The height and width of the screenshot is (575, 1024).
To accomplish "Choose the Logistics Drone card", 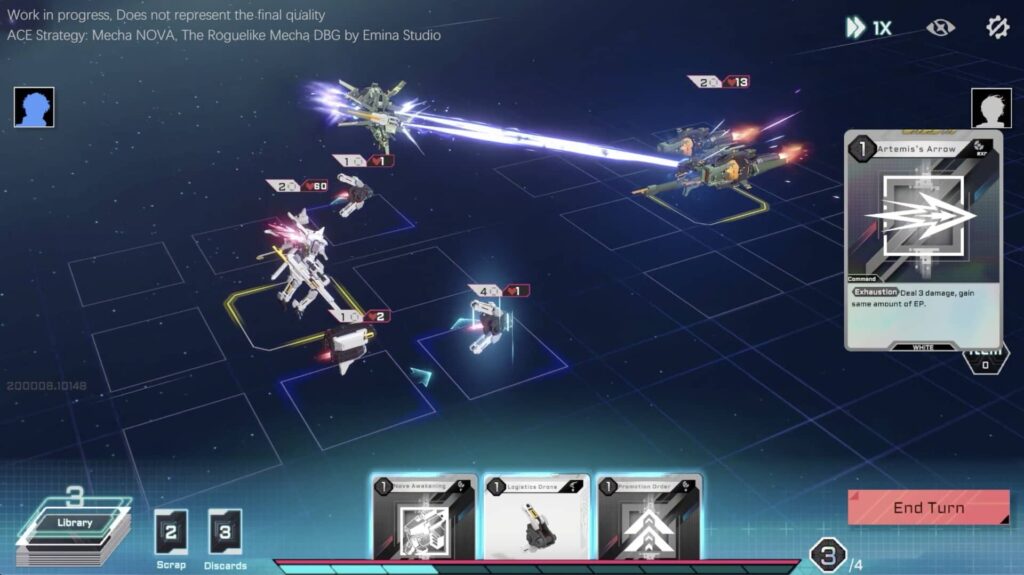I will [x=536, y=517].
